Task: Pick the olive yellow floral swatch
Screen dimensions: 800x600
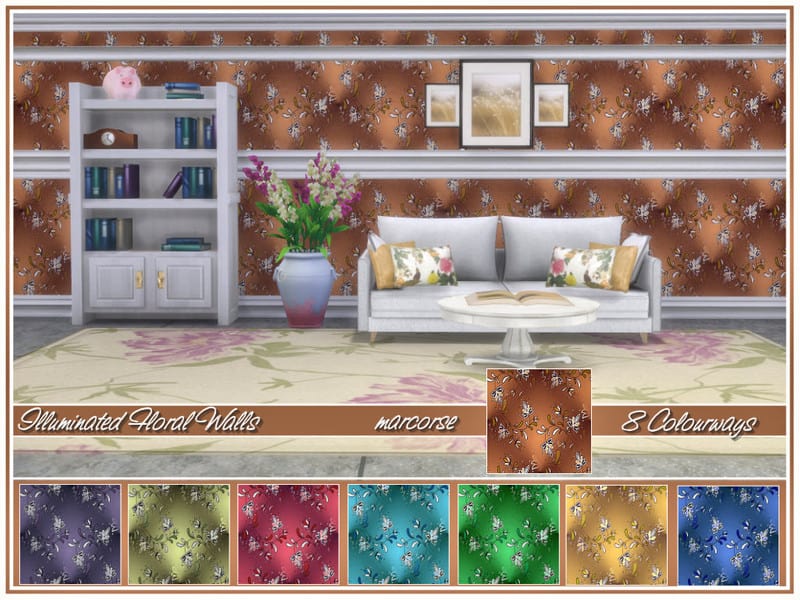Action: pos(179,535)
